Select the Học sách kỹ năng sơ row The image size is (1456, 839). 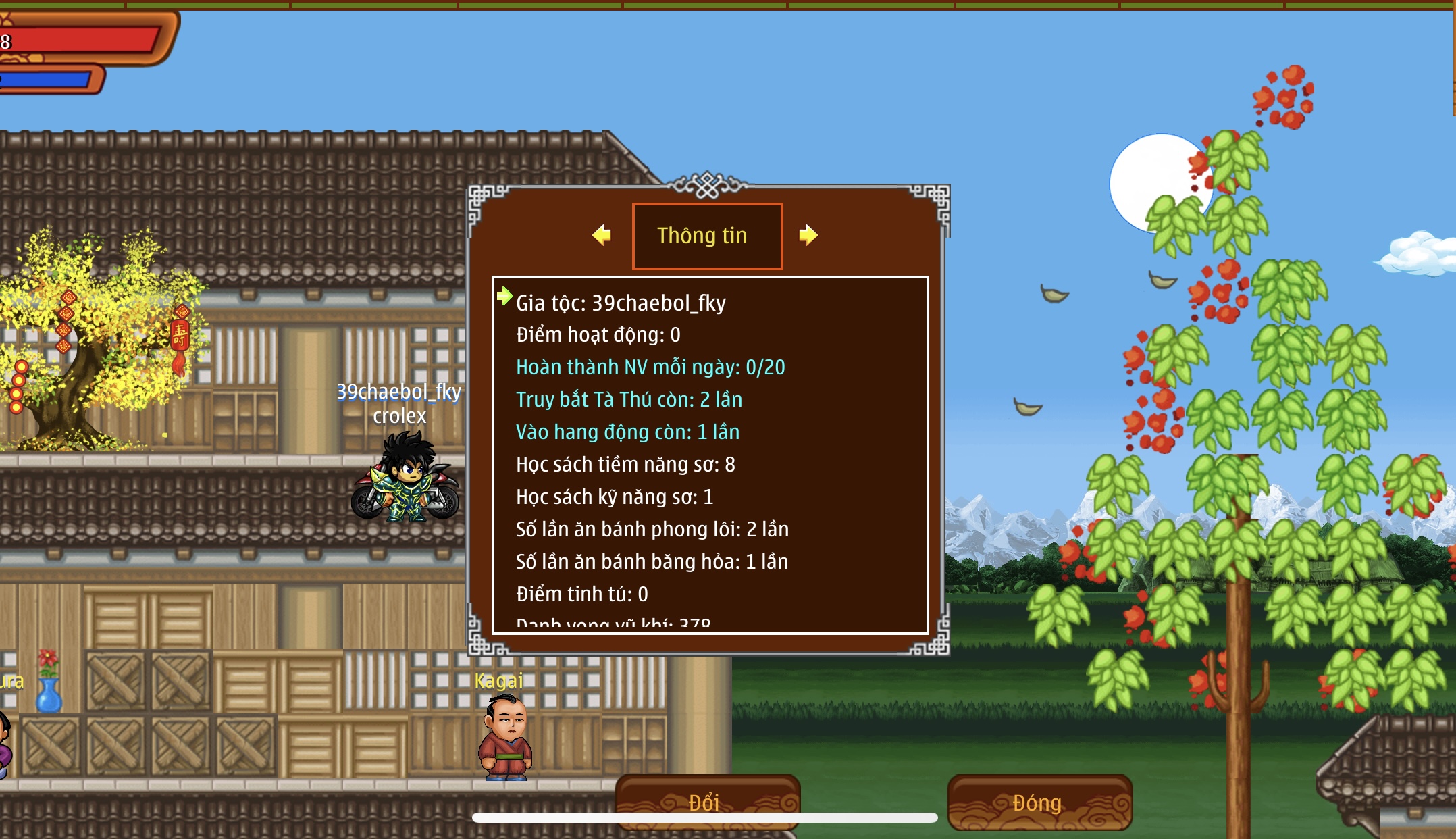click(615, 497)
